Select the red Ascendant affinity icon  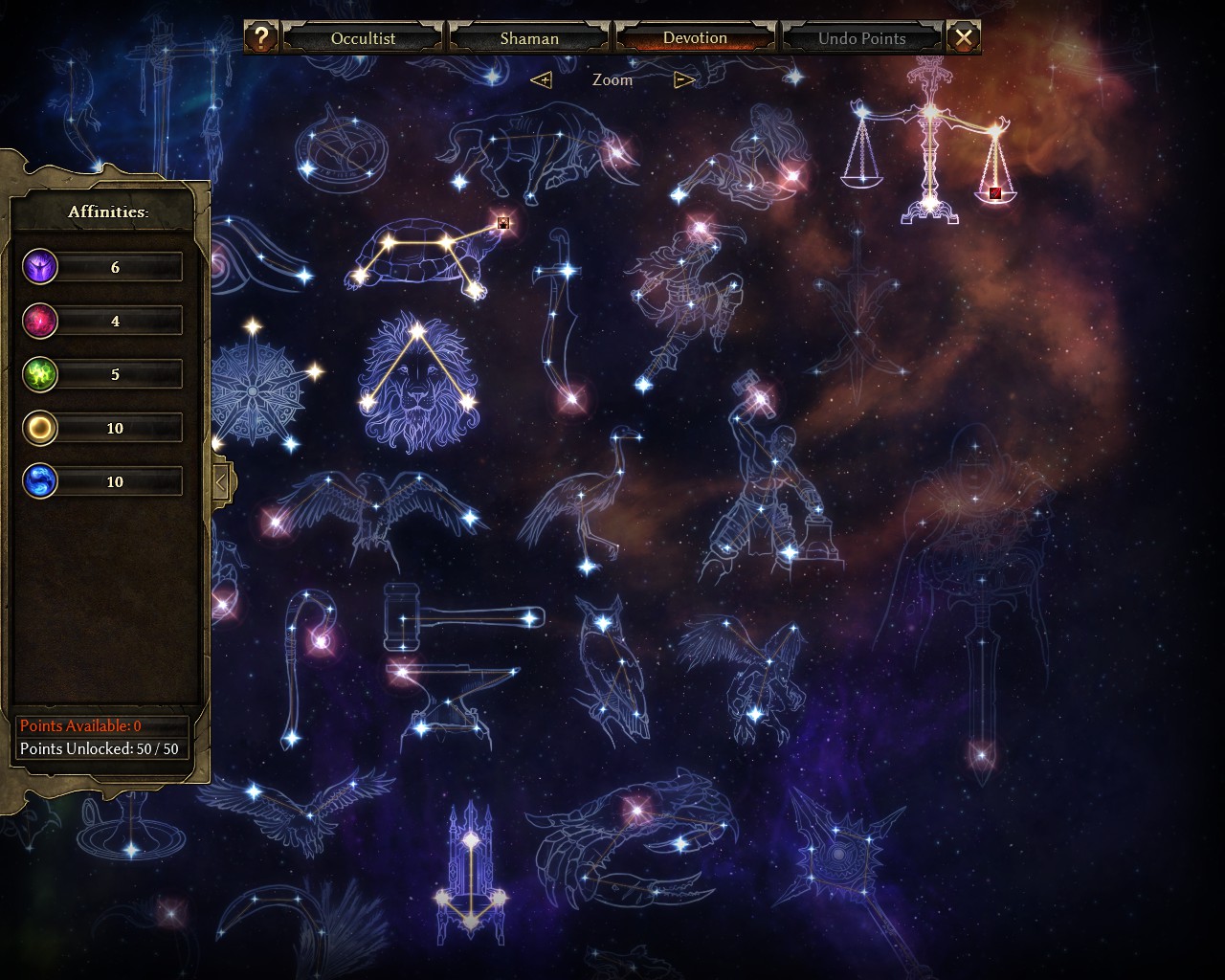pyautogui.click(x=40, y=321)
